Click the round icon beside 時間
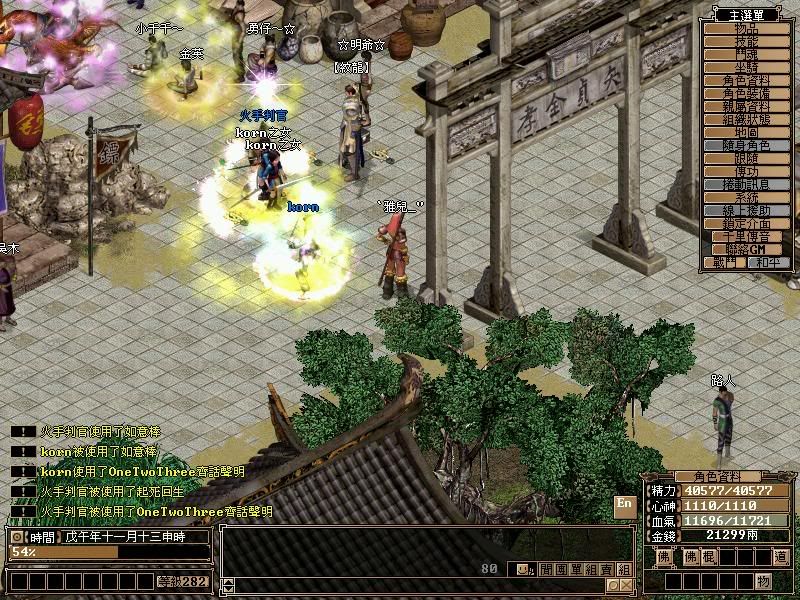The height and width of the screenshot is (600, 800). coord(16,537)
